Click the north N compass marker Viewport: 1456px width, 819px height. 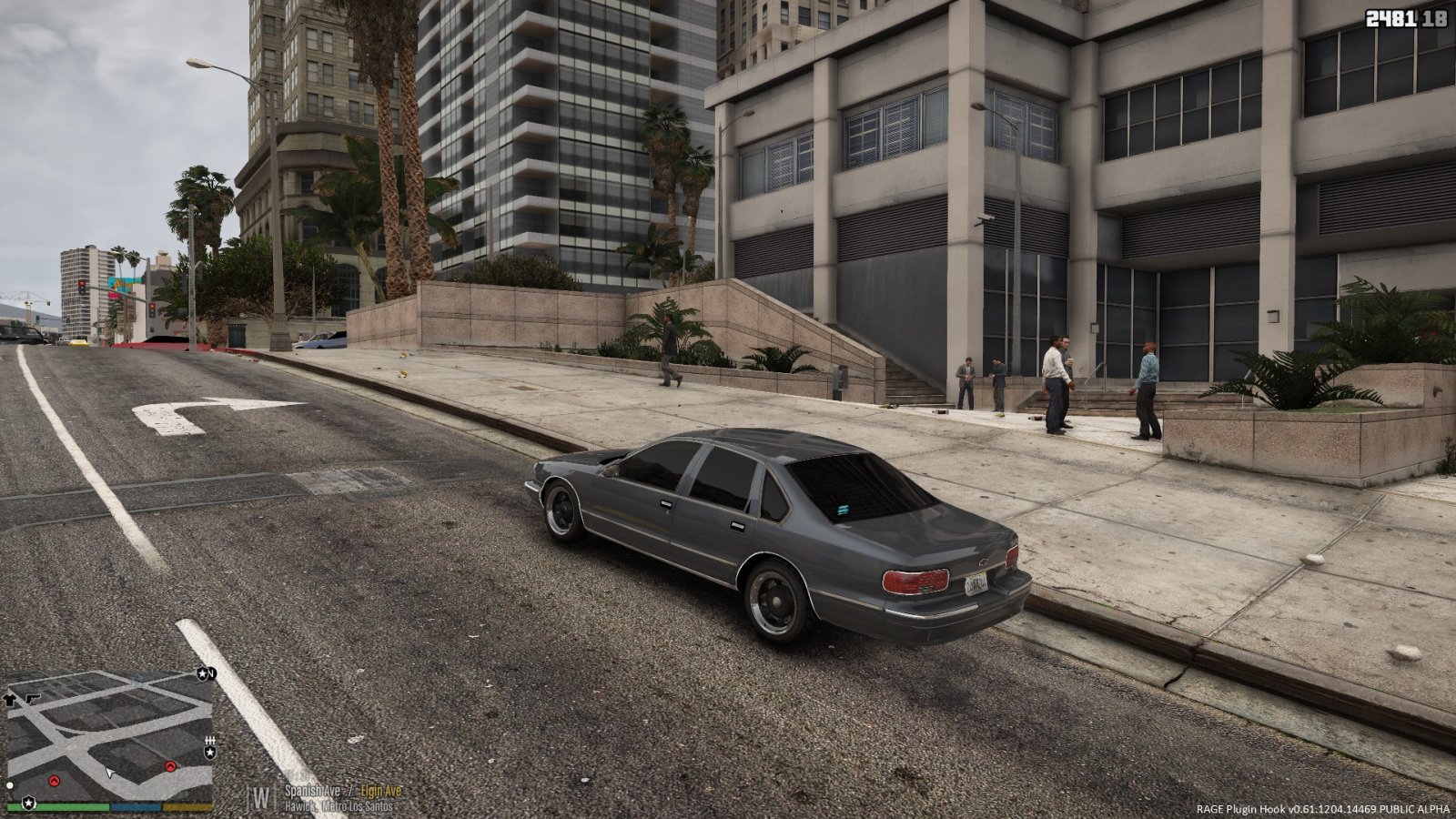click(210, 674)
